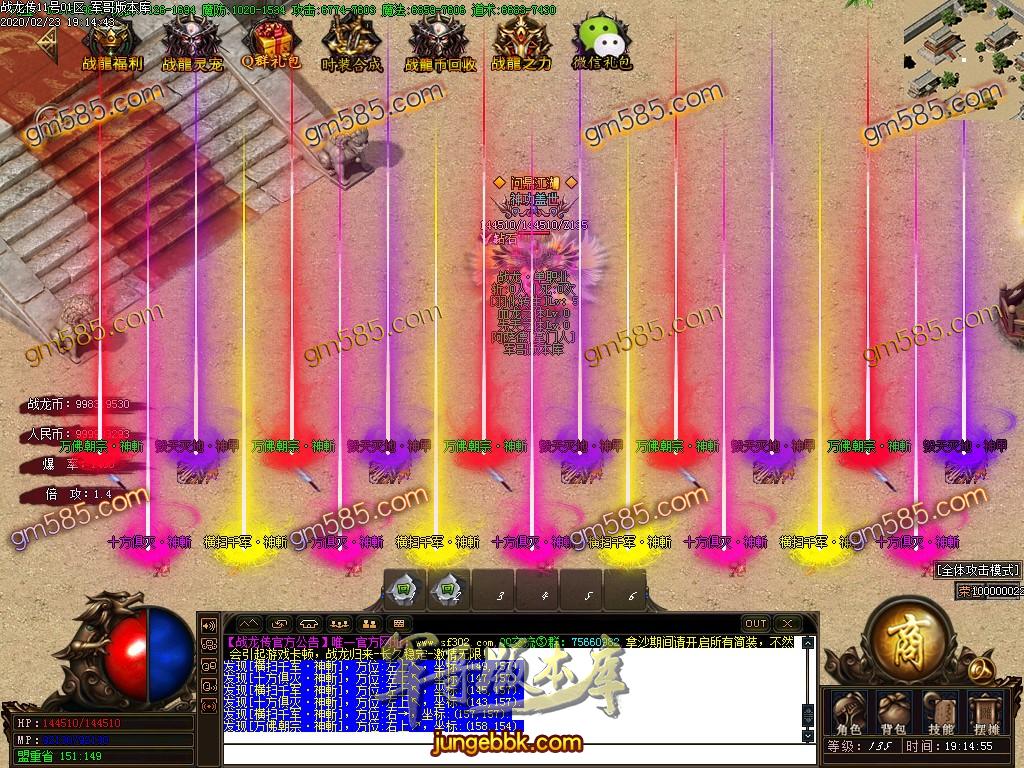Open the 技能 skills panel

coord(941,708)
